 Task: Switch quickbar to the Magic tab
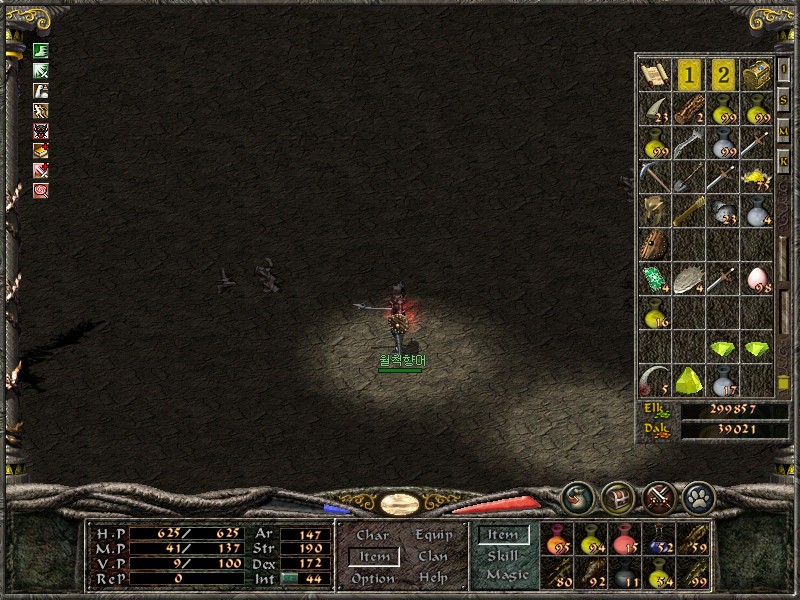pos(505,575)
